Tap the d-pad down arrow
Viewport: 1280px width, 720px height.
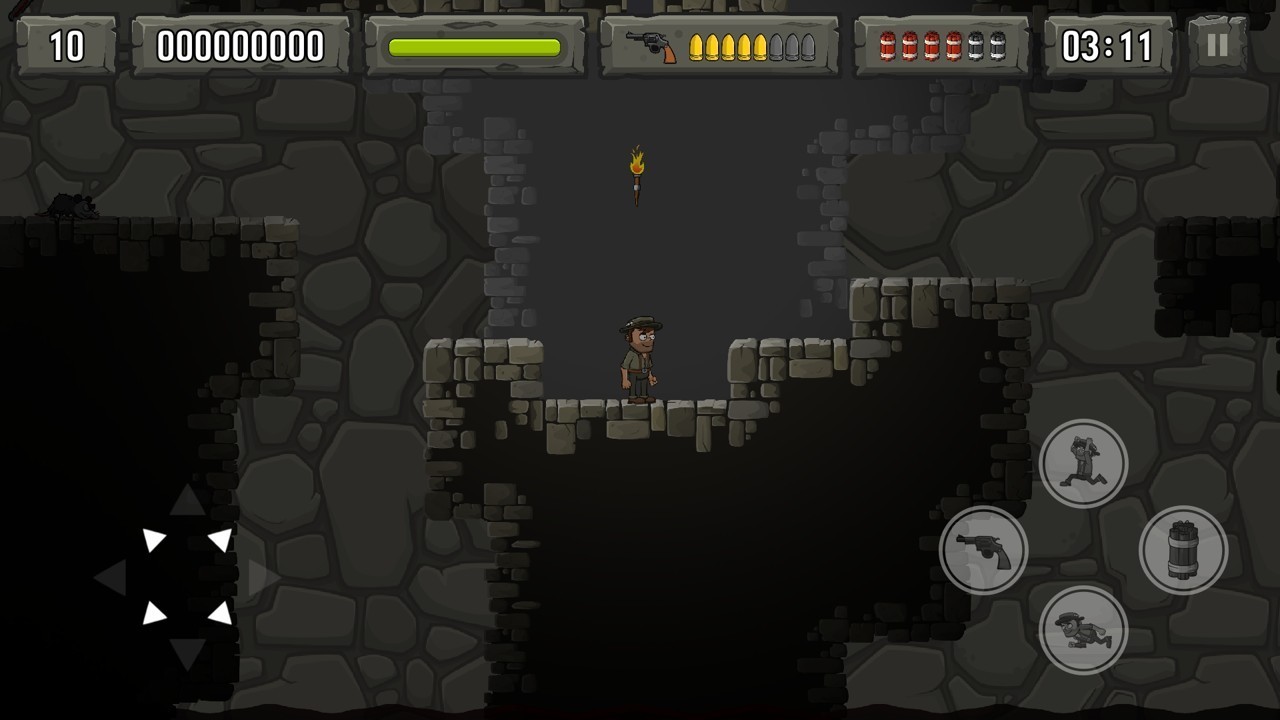tap(187, 653)
